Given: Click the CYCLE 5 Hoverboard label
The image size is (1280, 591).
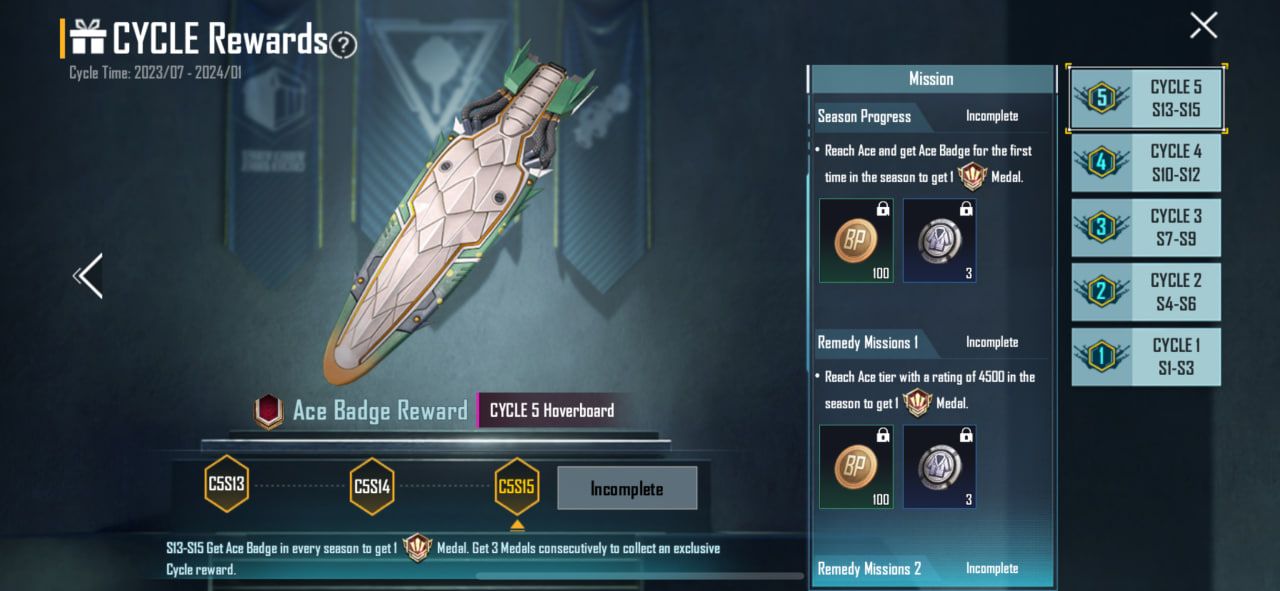Looking at the screenshot, I should pos(552,410).
